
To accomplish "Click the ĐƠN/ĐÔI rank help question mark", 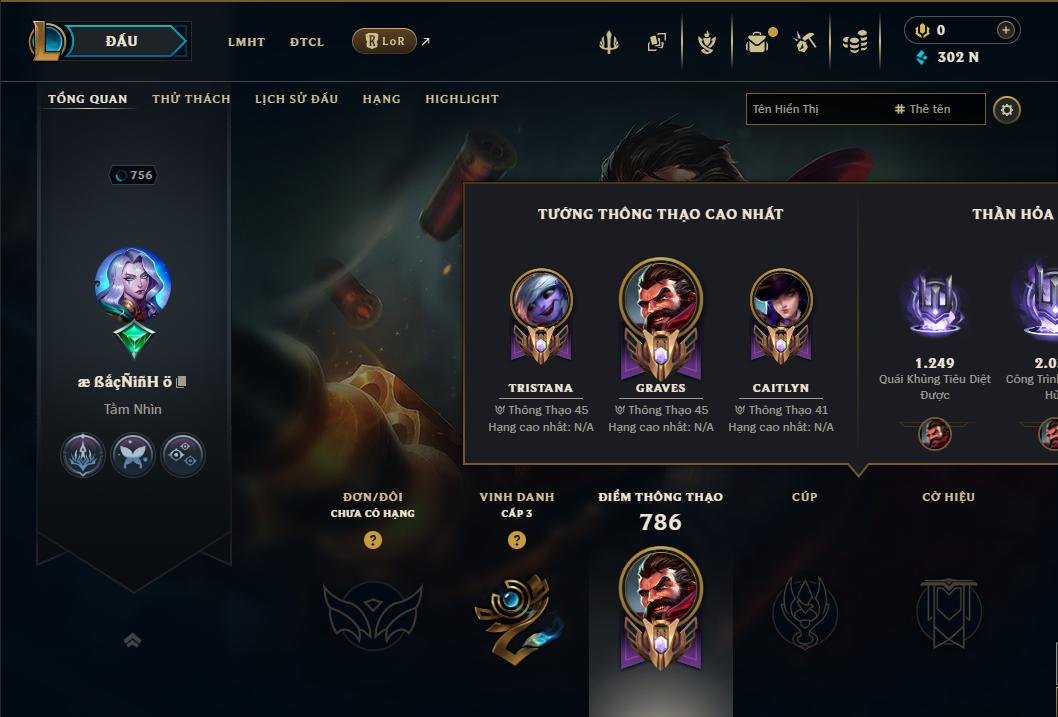I will (x=373, y=540).
